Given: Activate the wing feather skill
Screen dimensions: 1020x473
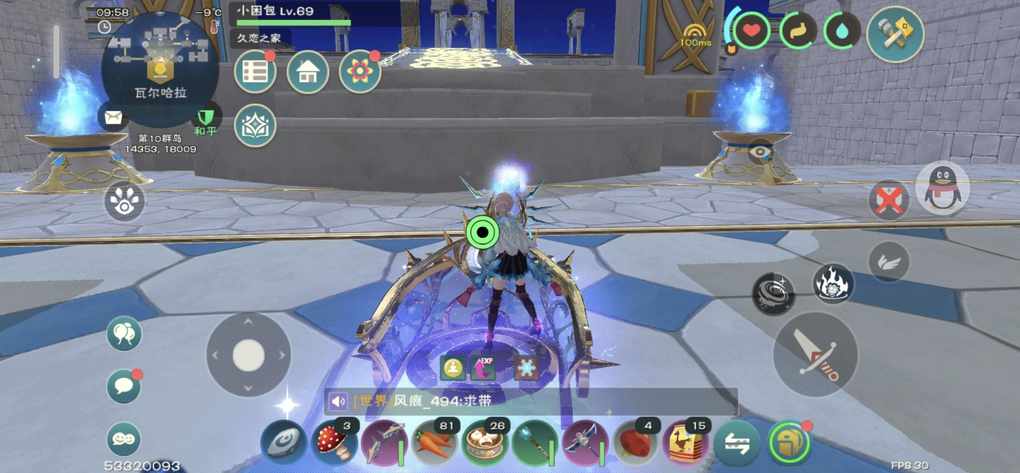Looking at the screenshot, I should (x=888, y=262).
